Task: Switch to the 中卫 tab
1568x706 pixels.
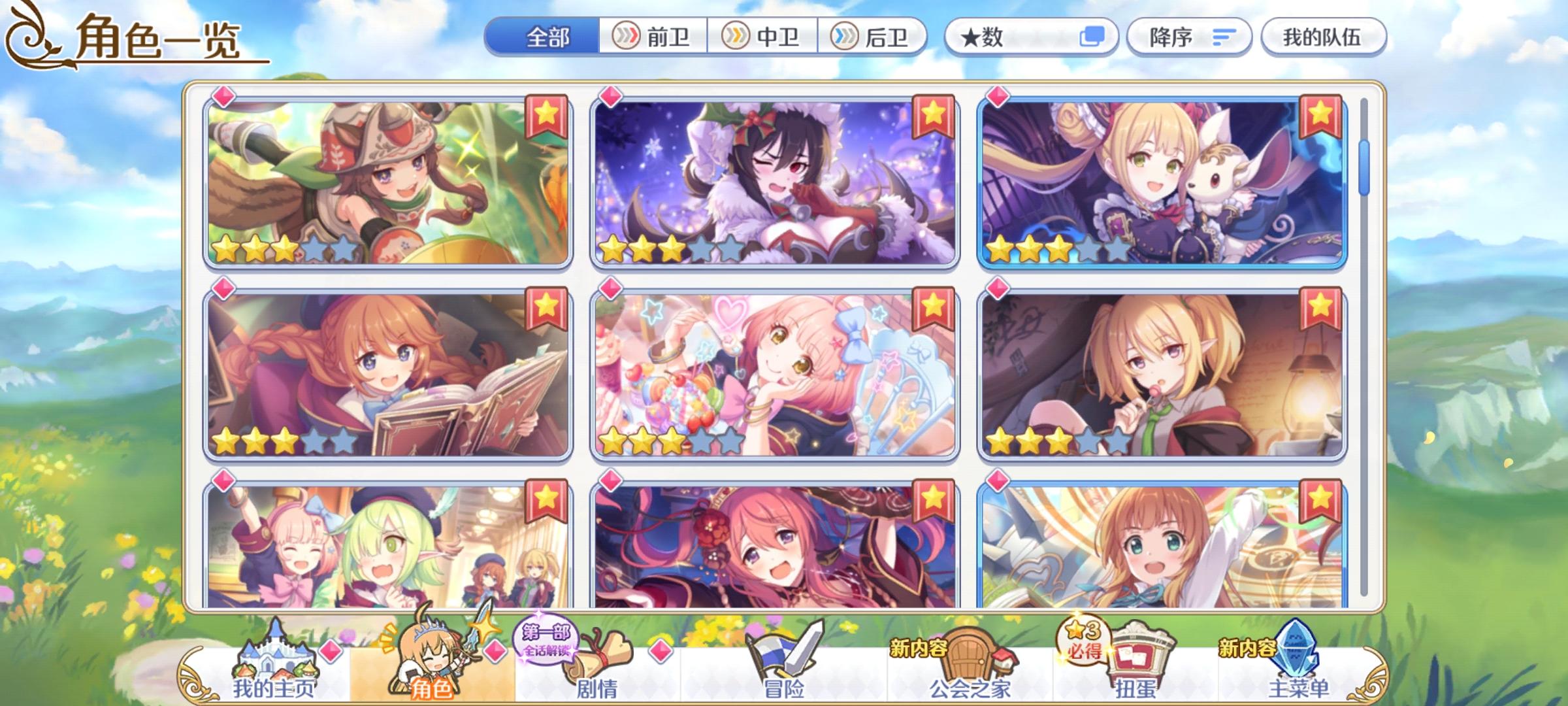Action: click(762, 37)
